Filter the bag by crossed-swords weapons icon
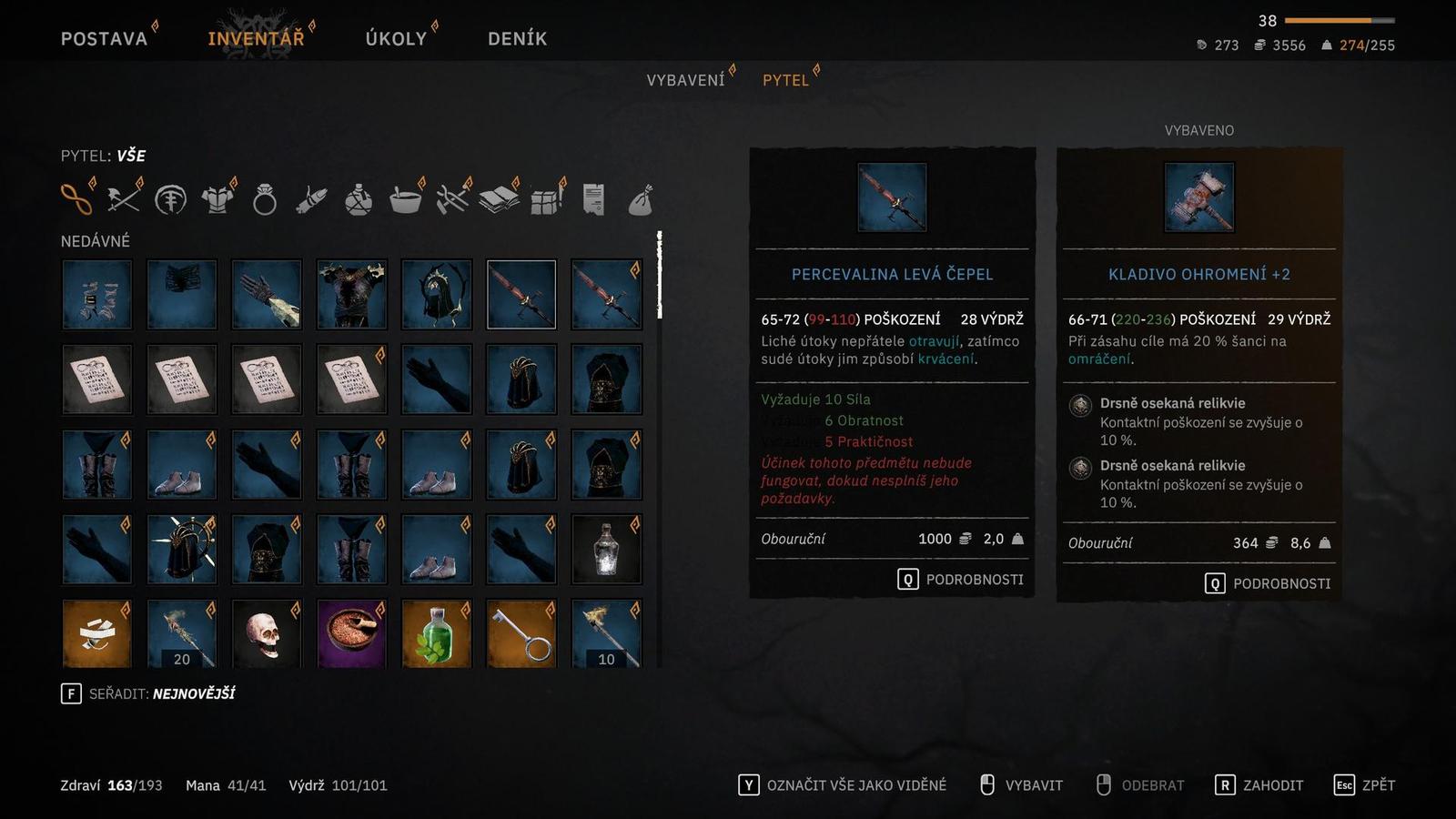Viewport: 1456px width, 819px height. (124, 198)
